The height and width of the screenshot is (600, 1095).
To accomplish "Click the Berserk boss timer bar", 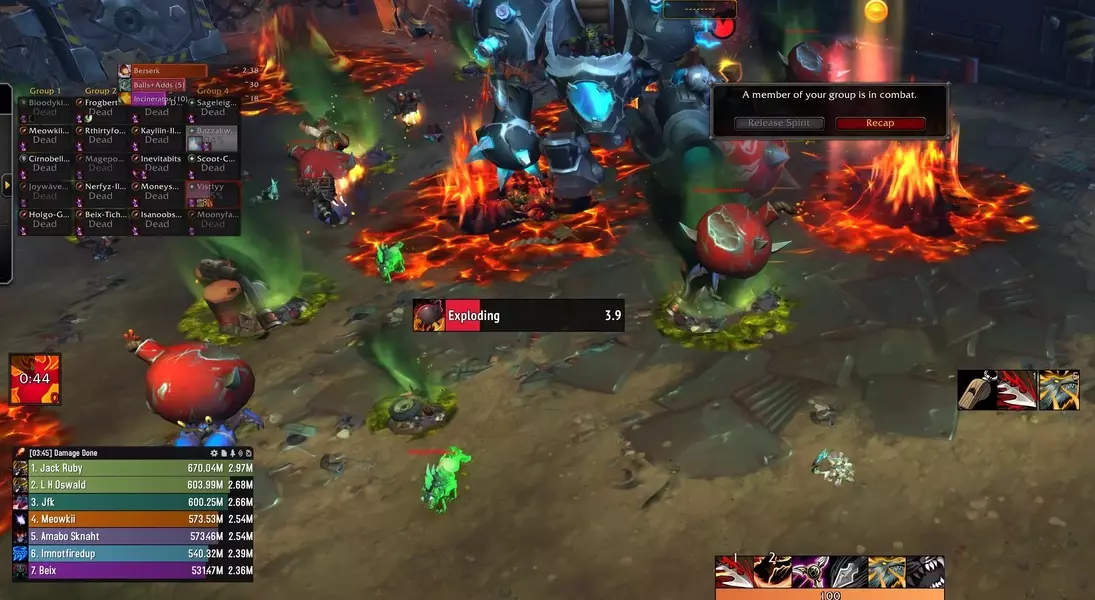I will tap(170, 71).
